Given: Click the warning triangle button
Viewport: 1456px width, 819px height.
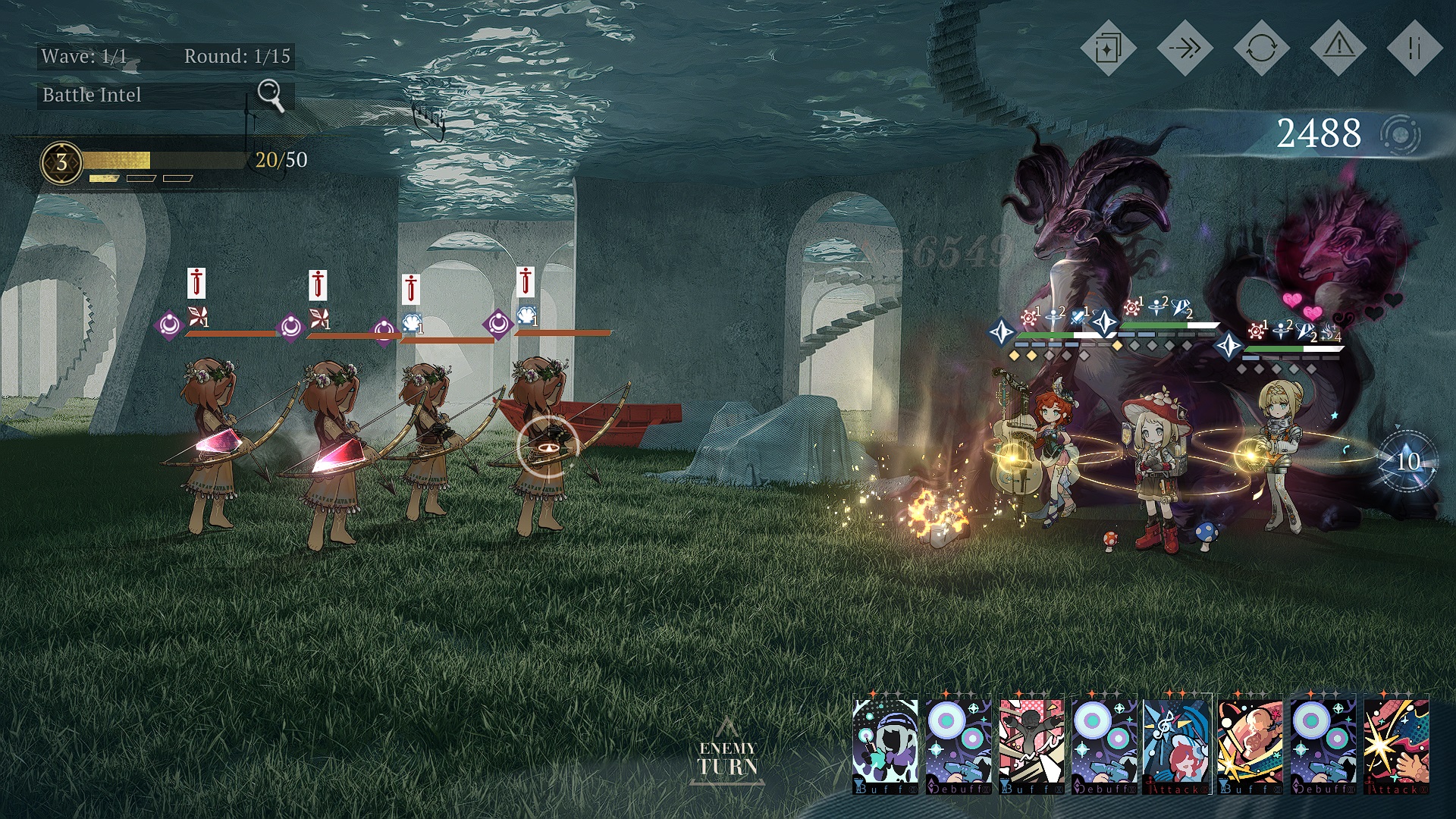Looking at the screenshot, I should [1338, 49].
